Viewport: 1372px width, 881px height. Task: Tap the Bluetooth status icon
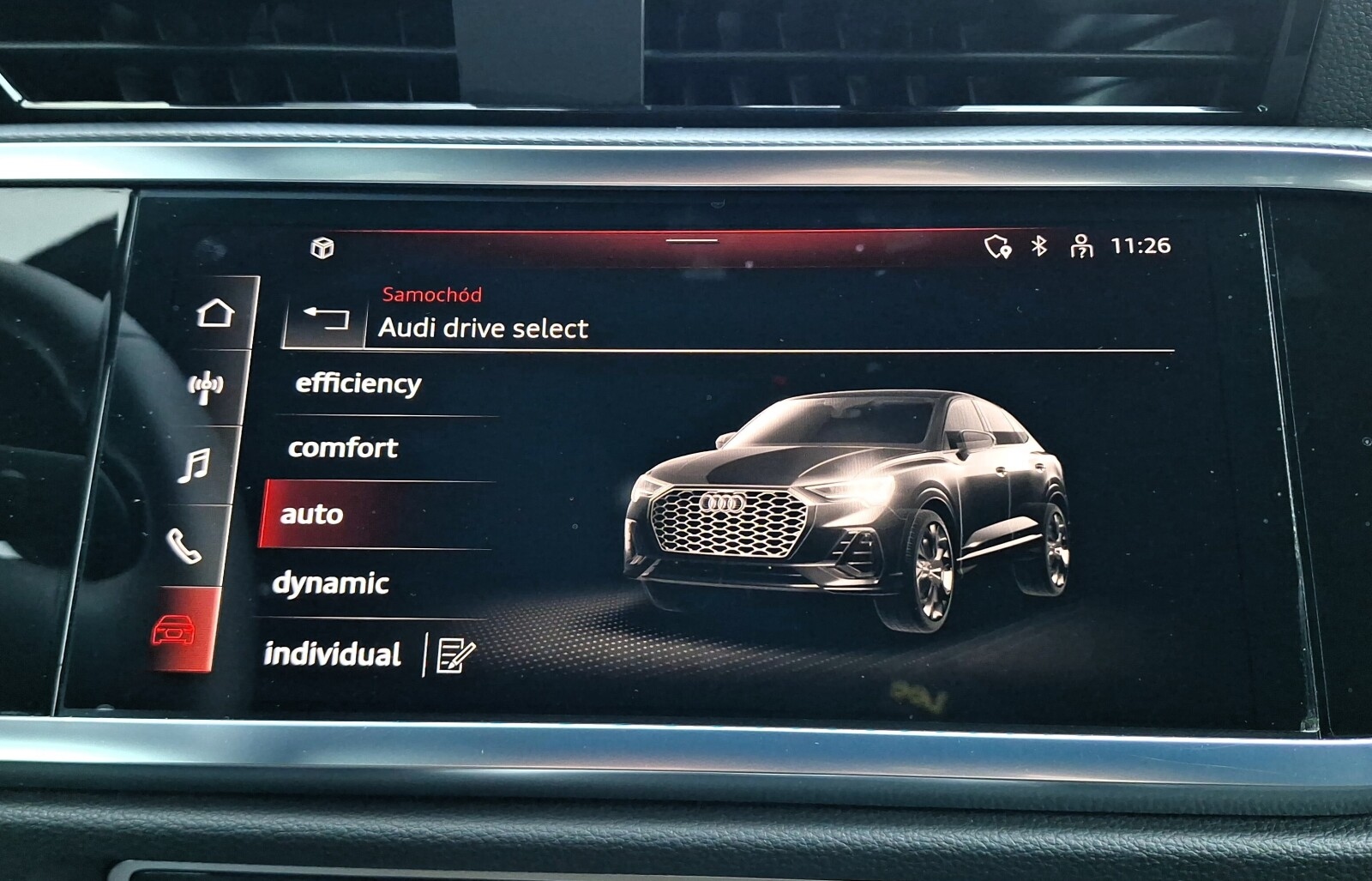click(x=1038, y=245)
